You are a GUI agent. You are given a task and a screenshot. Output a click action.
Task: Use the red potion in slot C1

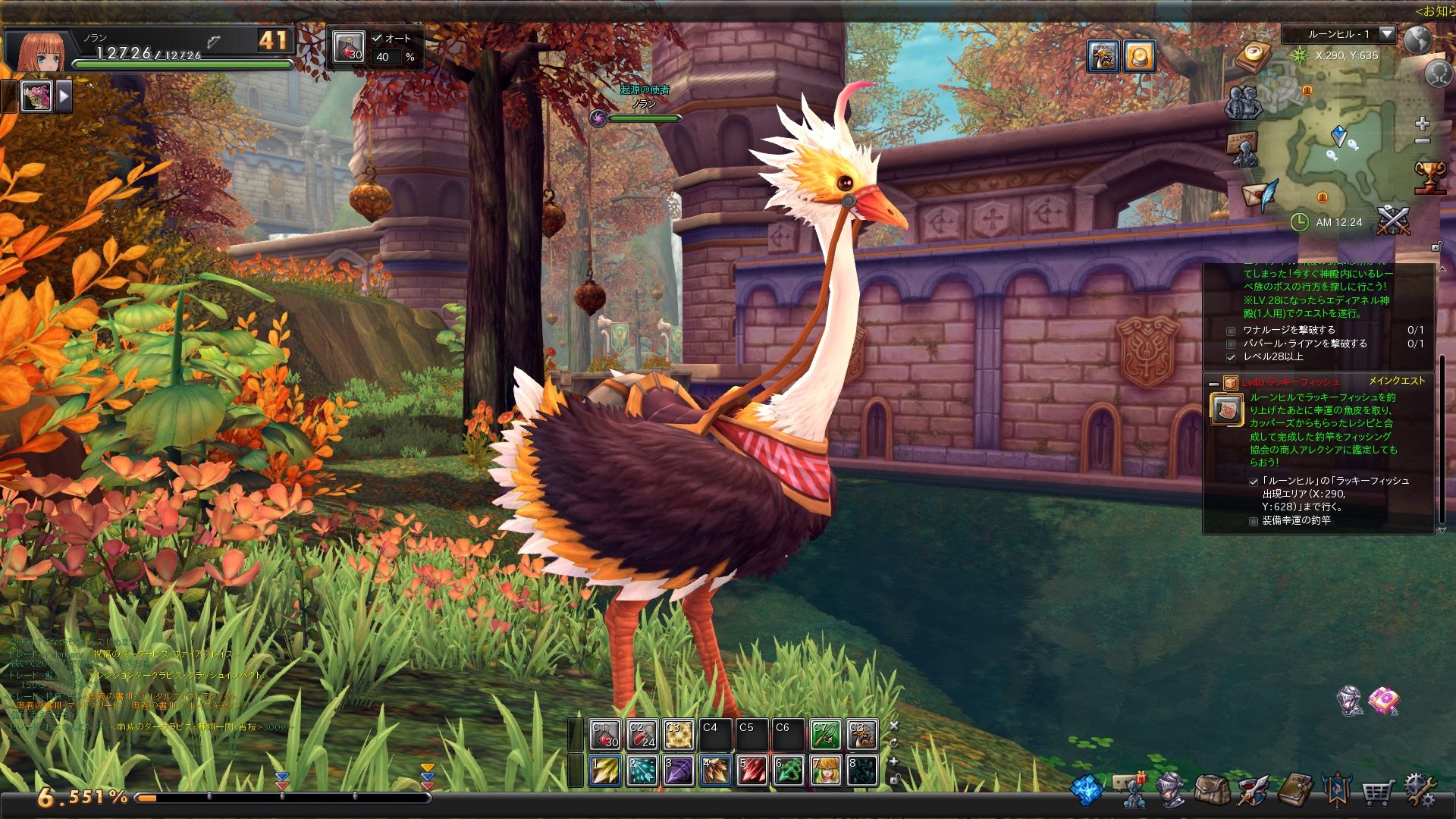tap(604, 735)
